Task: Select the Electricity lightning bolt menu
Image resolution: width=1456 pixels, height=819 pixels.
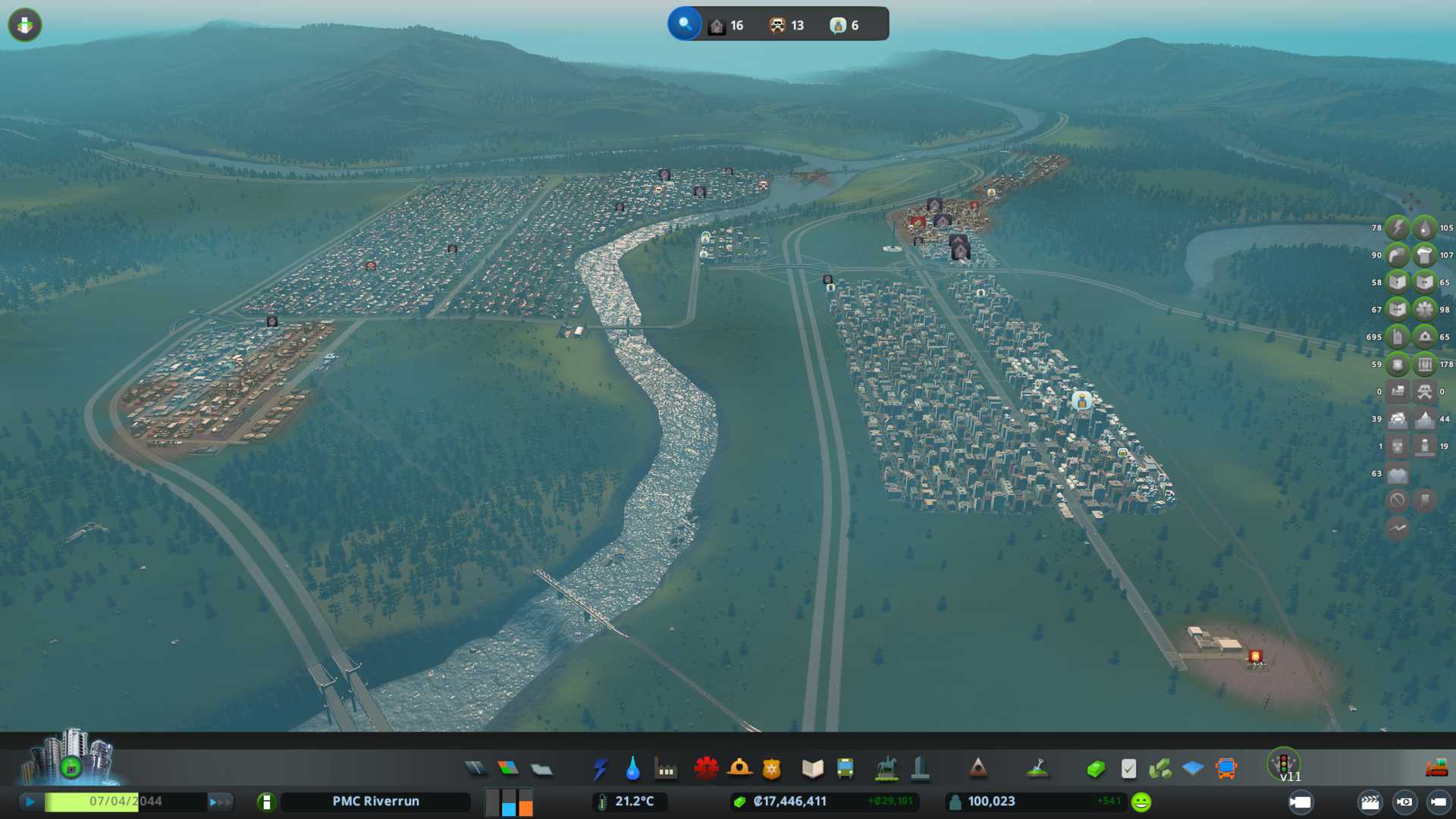Action: (x=600, y=769)
